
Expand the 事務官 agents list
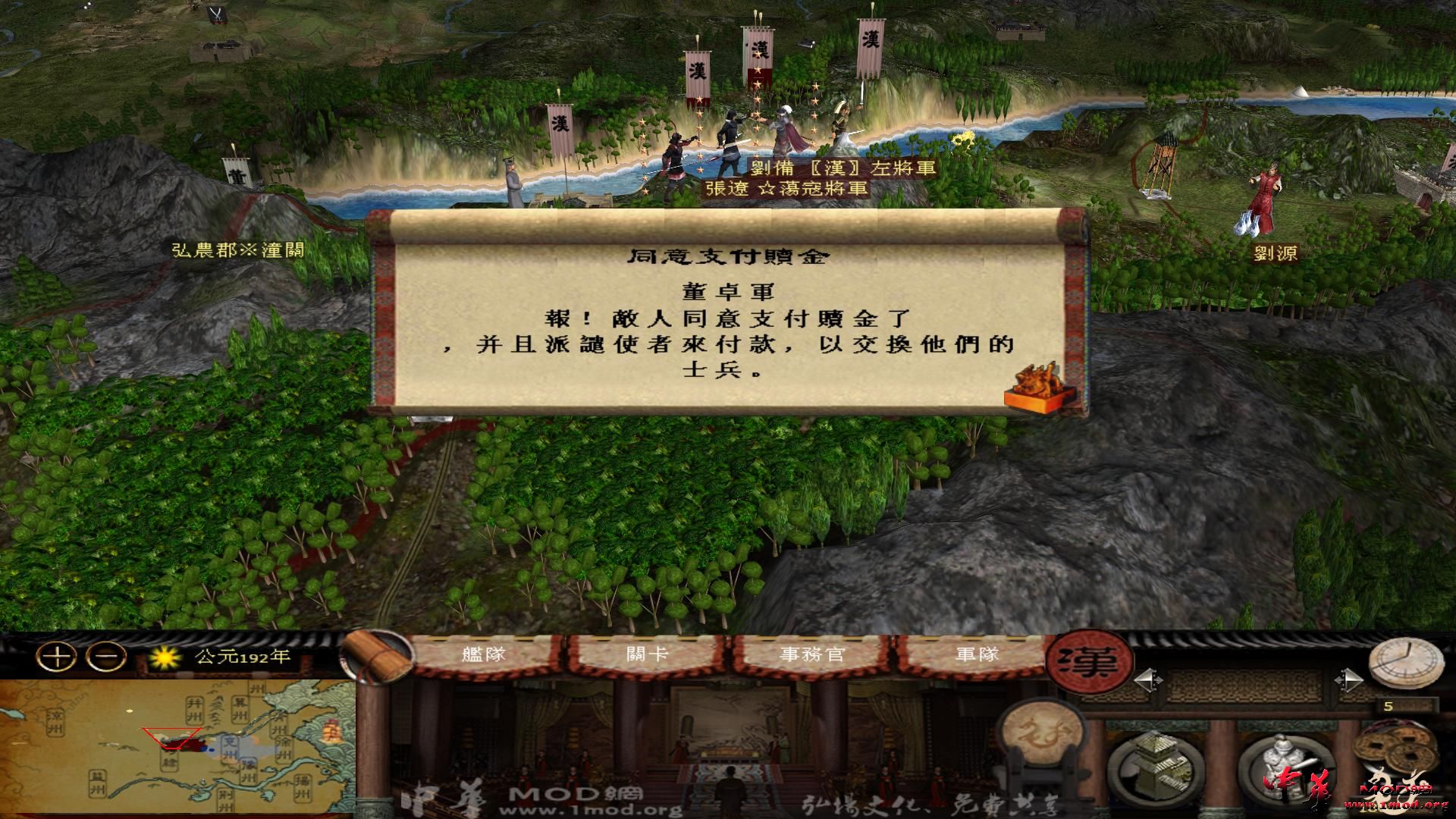pos(810,654)
